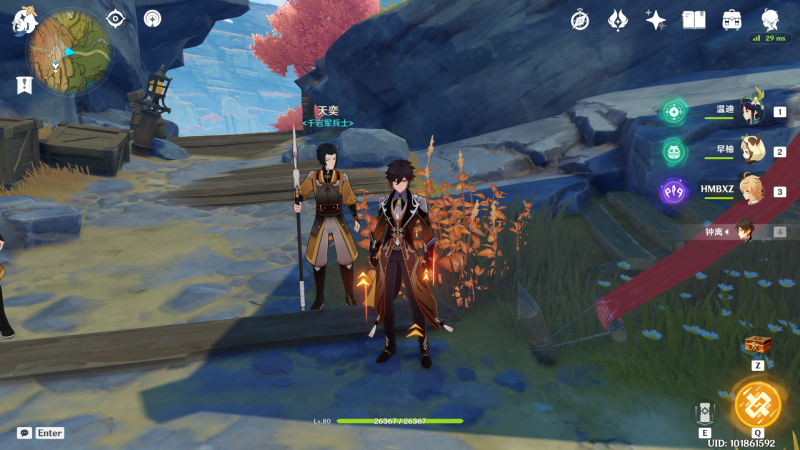The height and width of the screenshot is (450, 800).
Task: Open the circular minimap
Action: 68,52
